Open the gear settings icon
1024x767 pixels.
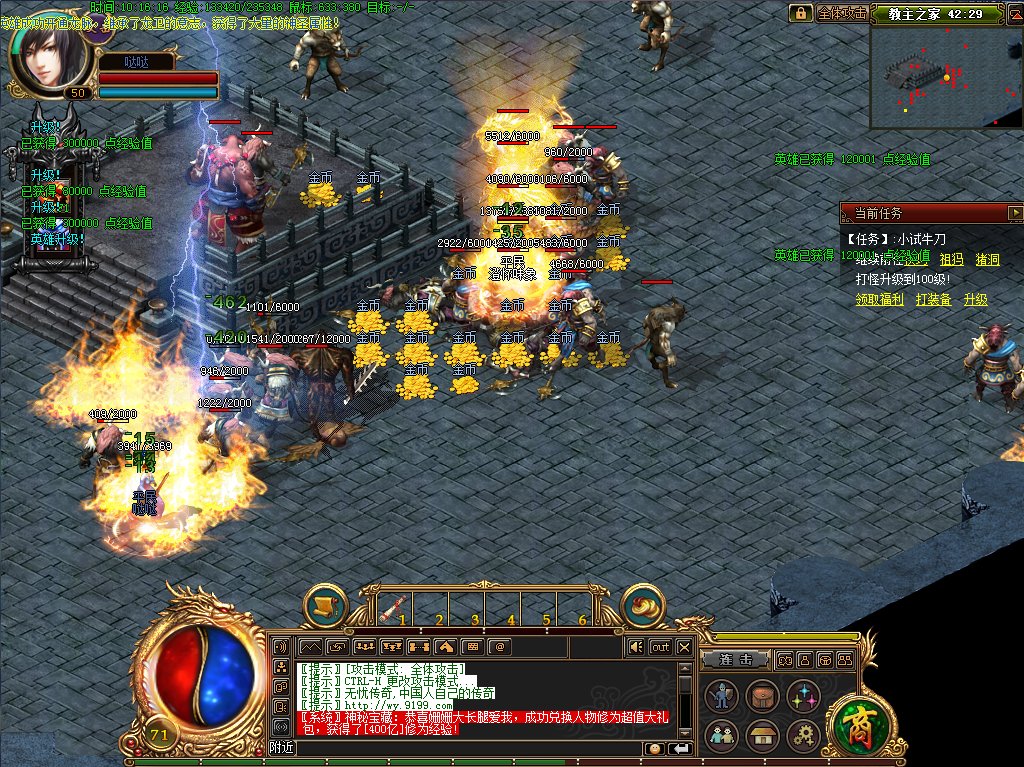pos(803,737)
